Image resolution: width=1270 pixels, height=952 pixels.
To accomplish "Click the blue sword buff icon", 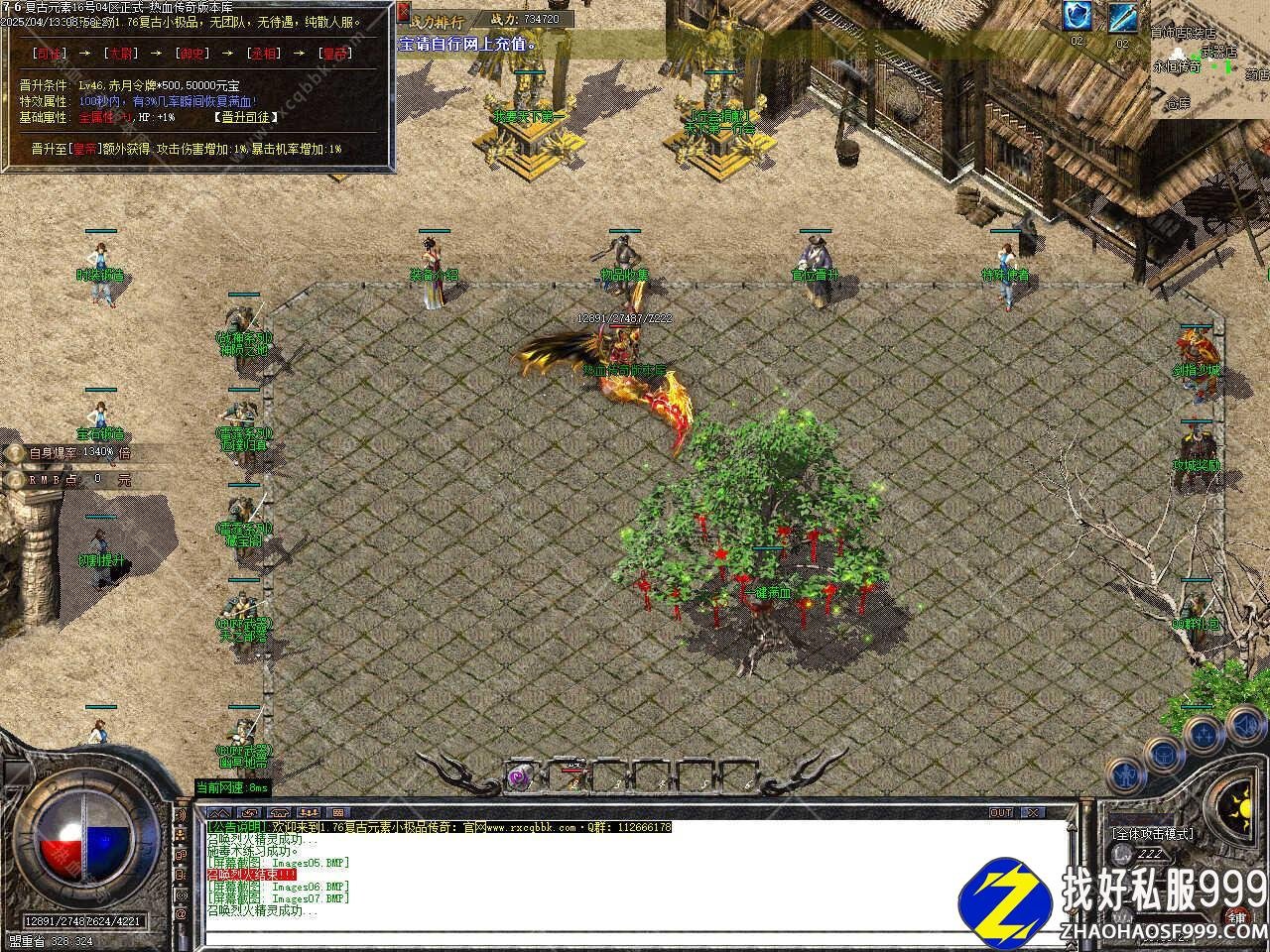I will coord(1122,17).
